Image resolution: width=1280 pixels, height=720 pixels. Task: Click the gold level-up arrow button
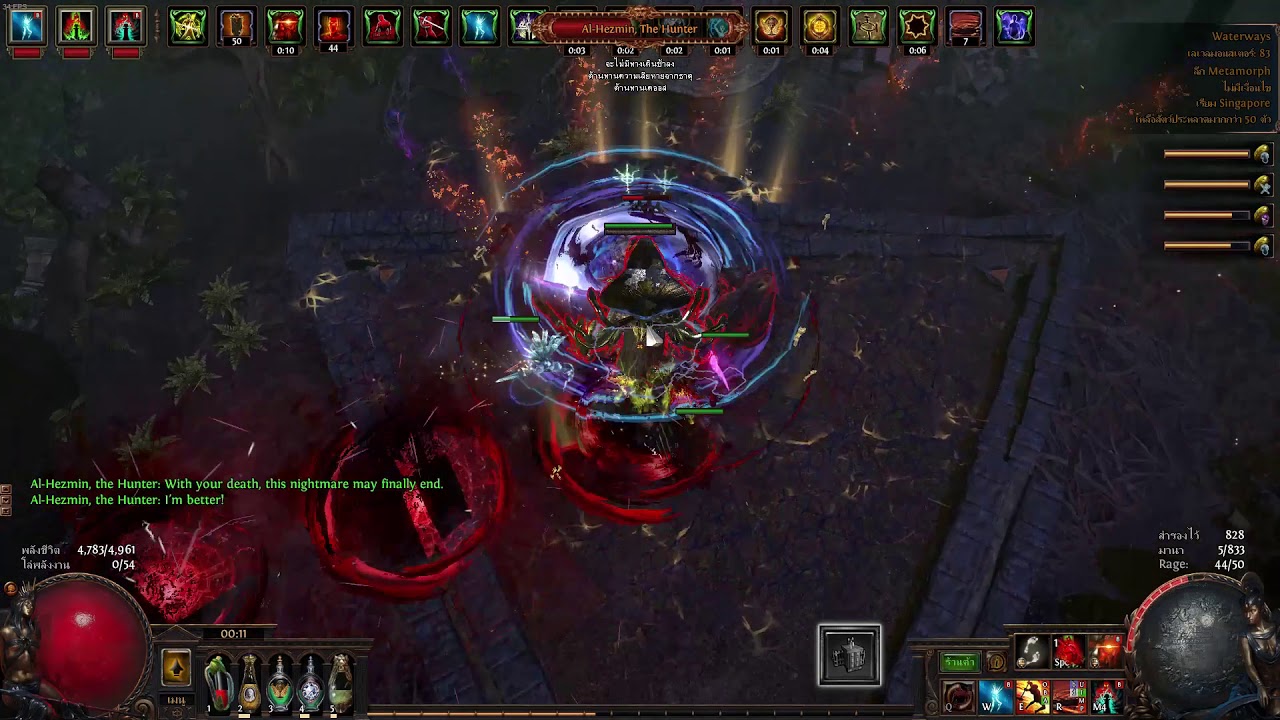pos(176,667)
